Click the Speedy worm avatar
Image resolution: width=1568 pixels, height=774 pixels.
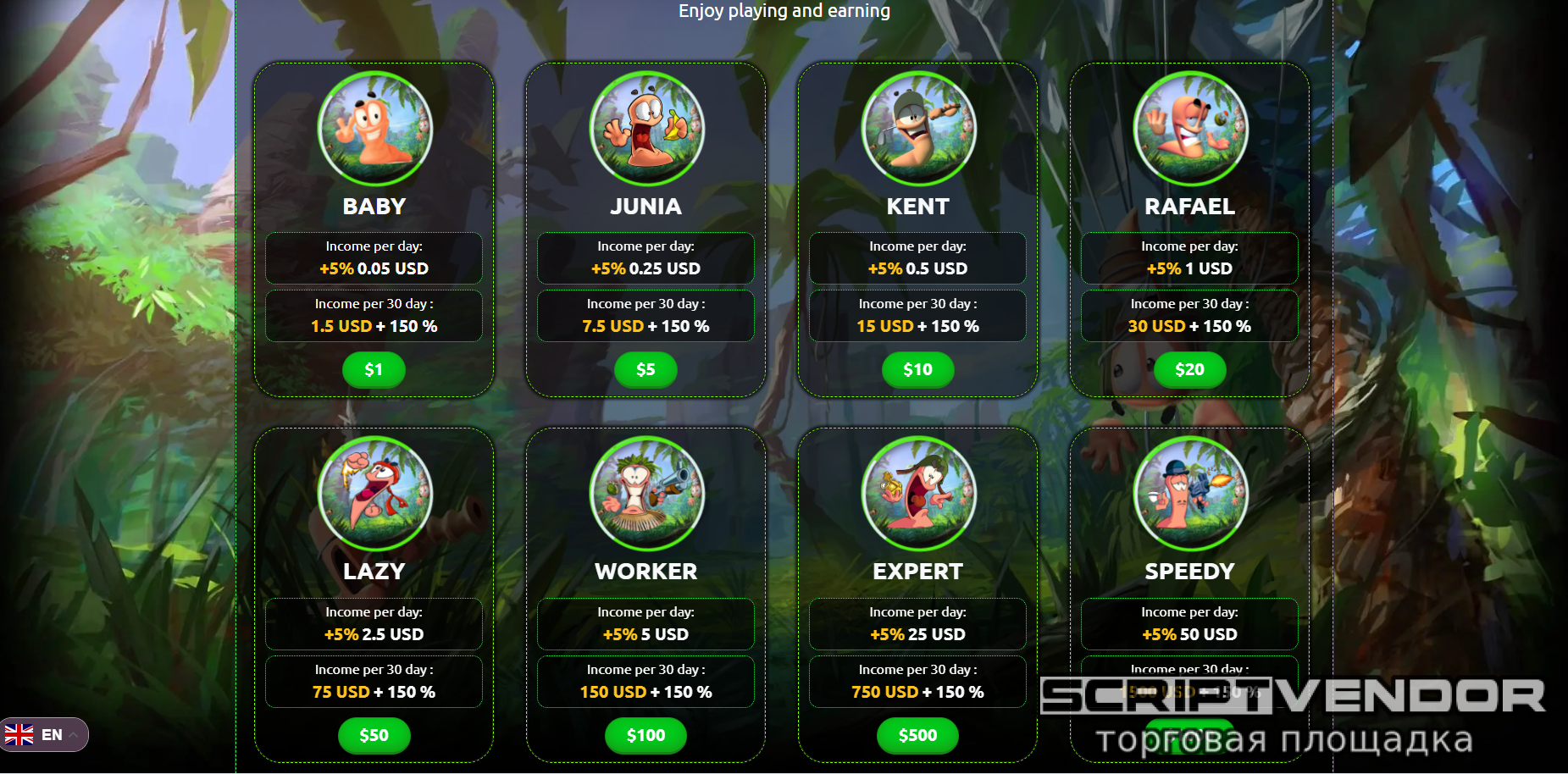pyautogui.click(x=1190, y=494)
